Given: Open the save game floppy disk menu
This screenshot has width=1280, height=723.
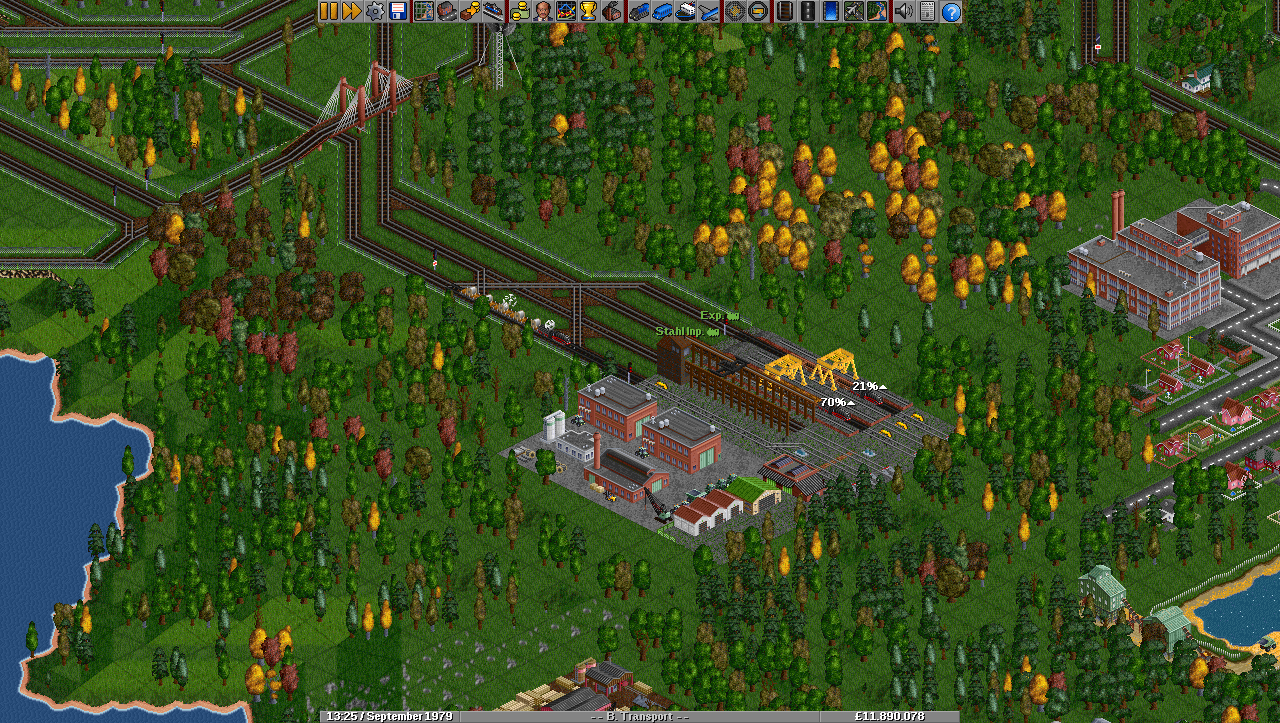Looking at the screenshot, I should (x=397, y=11).
